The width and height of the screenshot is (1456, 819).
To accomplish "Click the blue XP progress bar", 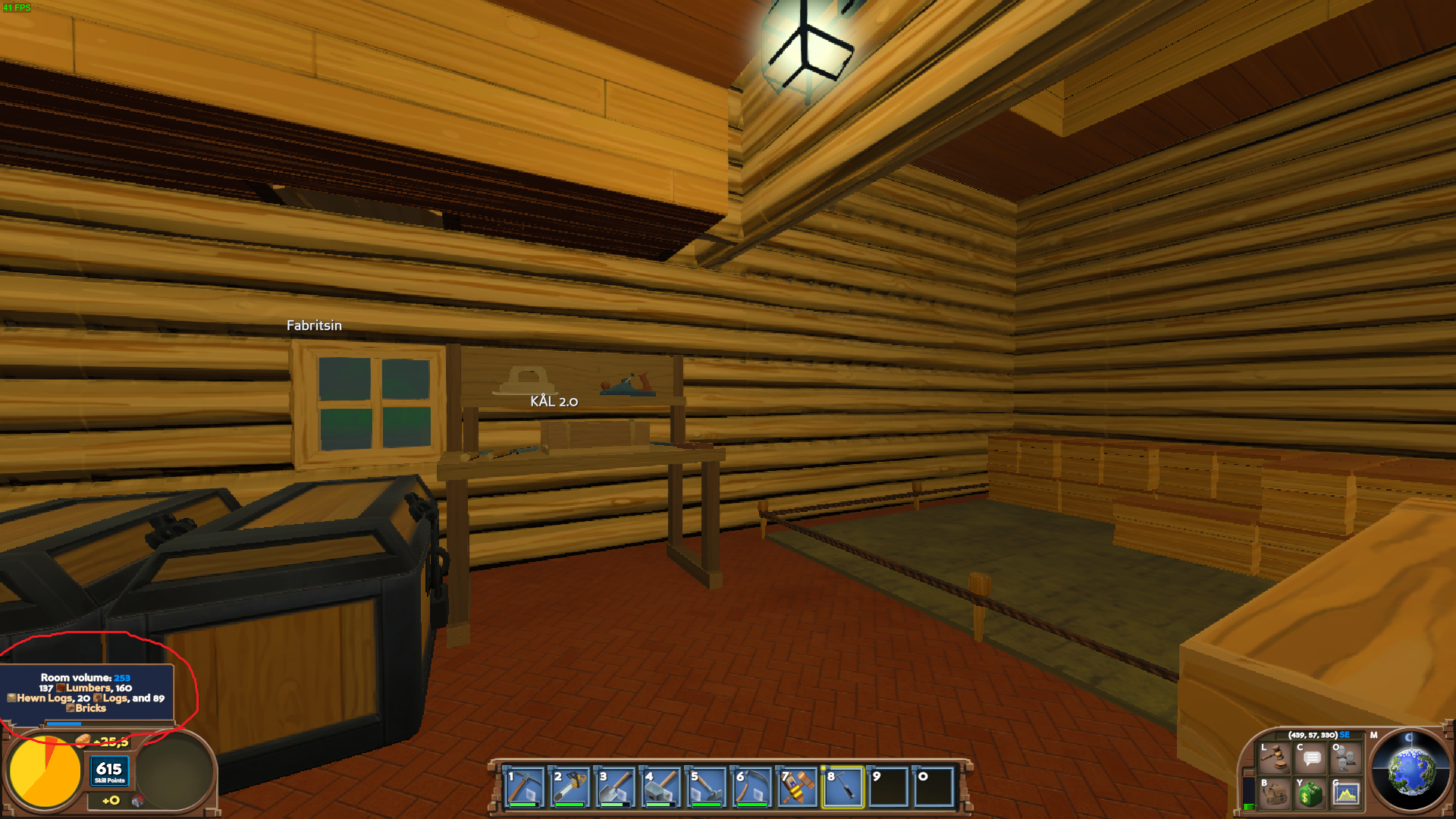I will click(63, 723).
